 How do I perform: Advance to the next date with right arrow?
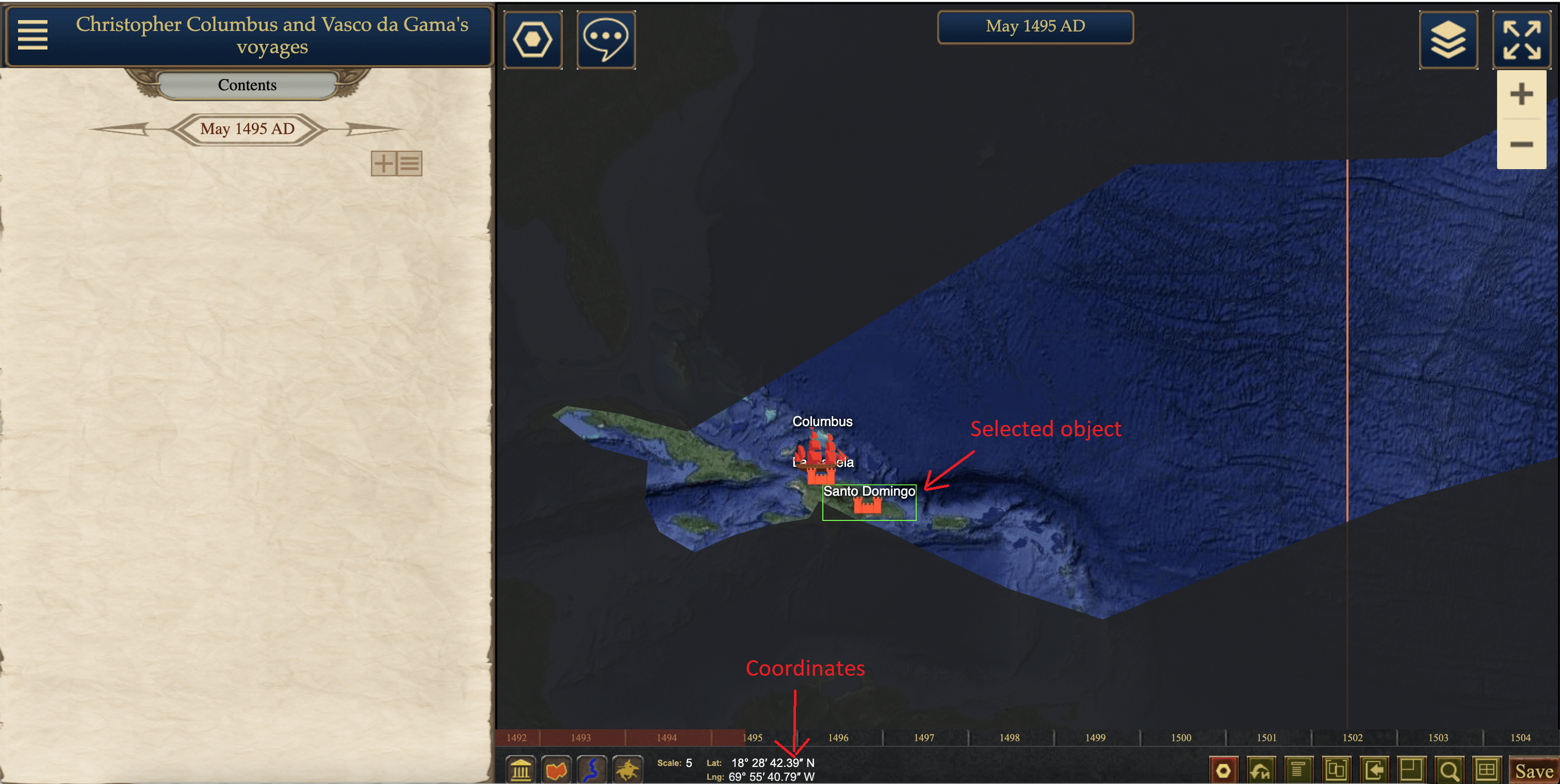coord(372,128)
